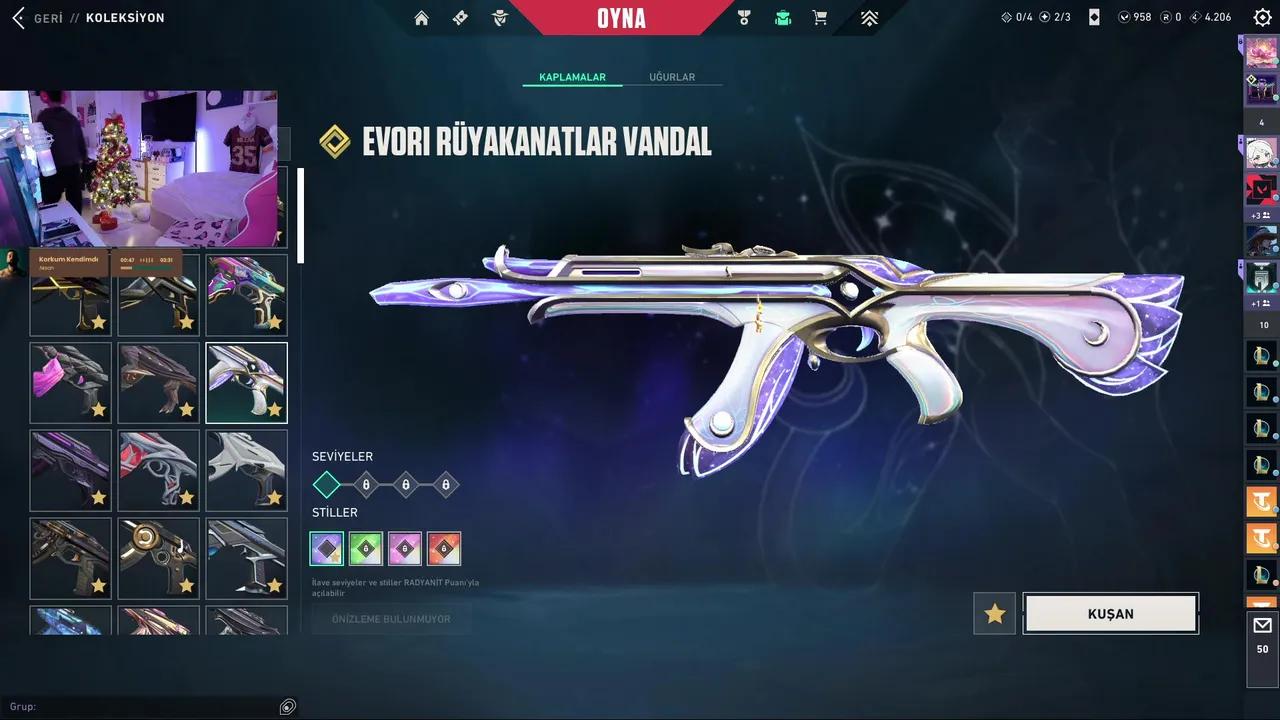Activate the fourth locked level node
The image size is (1280, 720).
click(445, 484)
